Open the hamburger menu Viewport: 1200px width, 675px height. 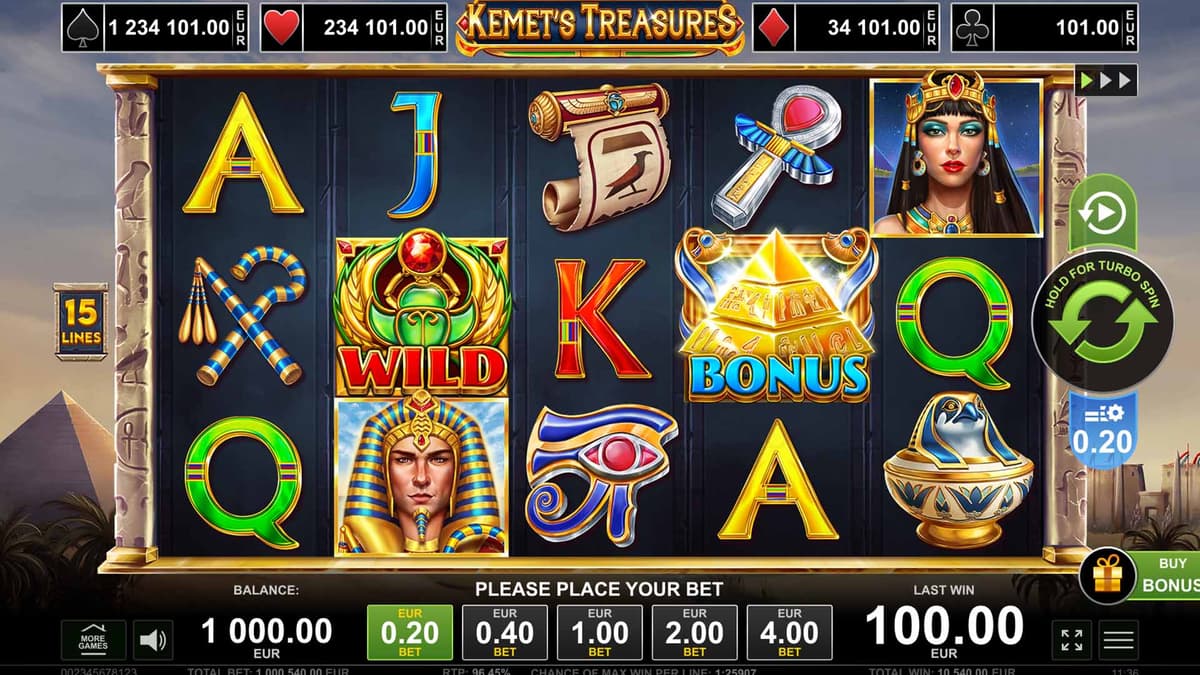(1118, 640)
